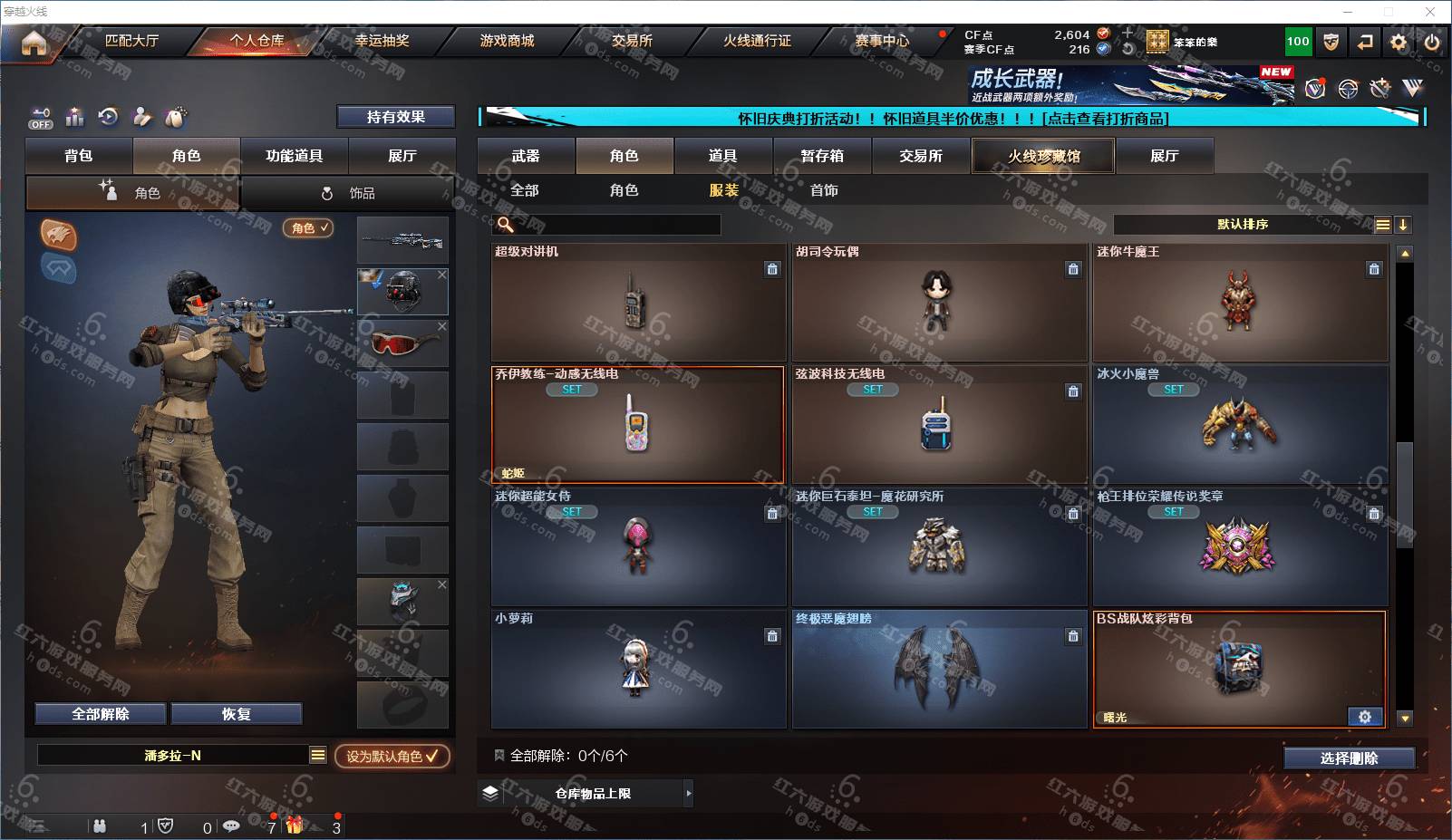
Task: Open the 火线珍藏馆 tab
Action: point(1043,156)
